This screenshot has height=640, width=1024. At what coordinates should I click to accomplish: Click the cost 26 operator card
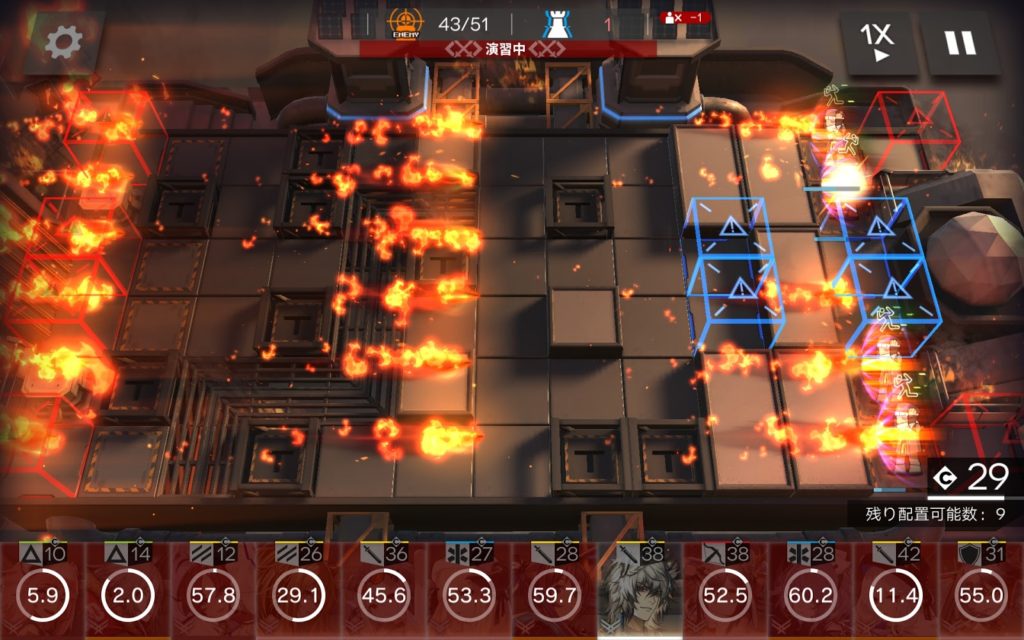[x=297, y=592]
